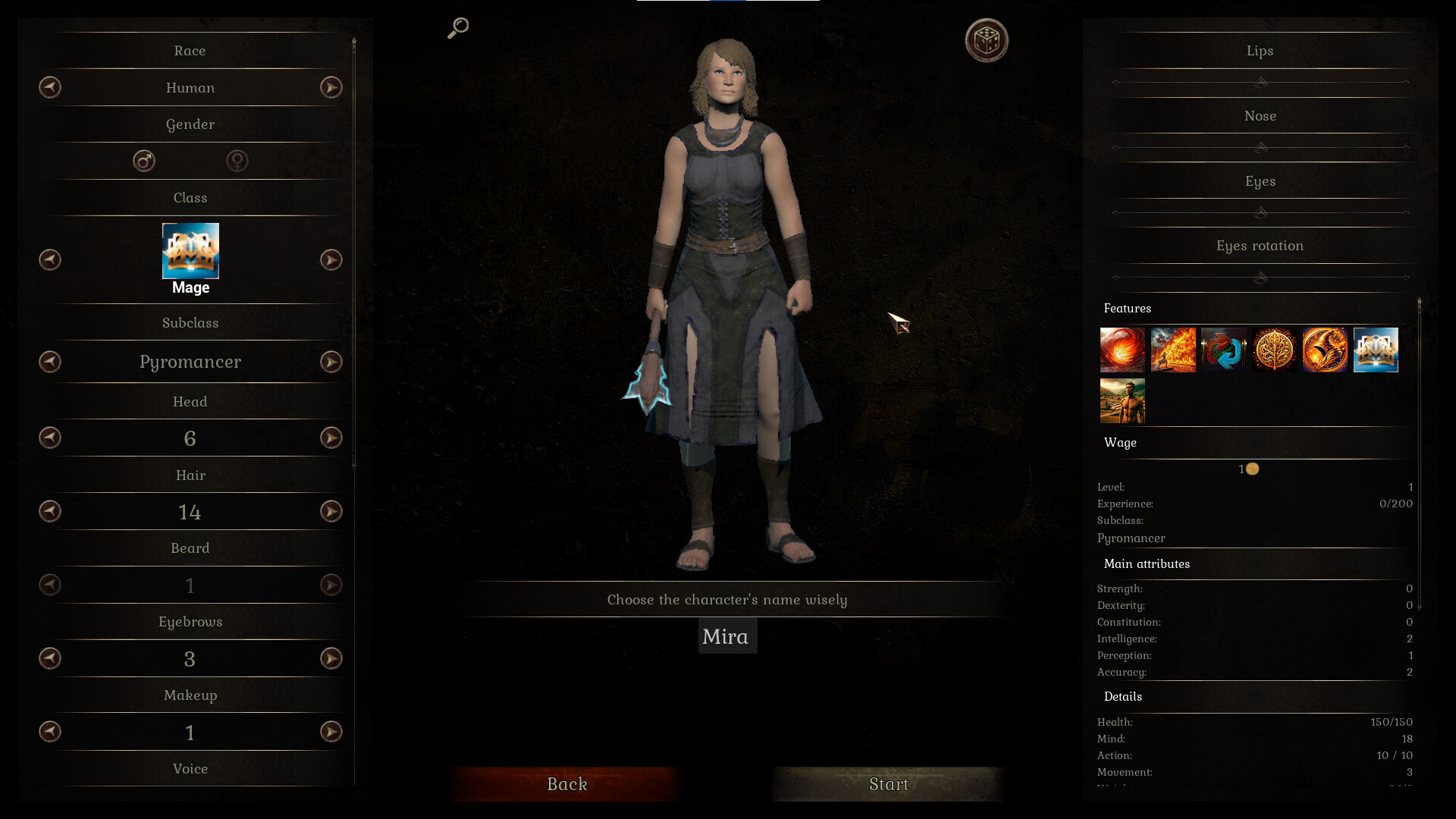1456x819 pixels.
Task: Click the red-blue swap arrows feature icon
Action: coord(1224,350)
